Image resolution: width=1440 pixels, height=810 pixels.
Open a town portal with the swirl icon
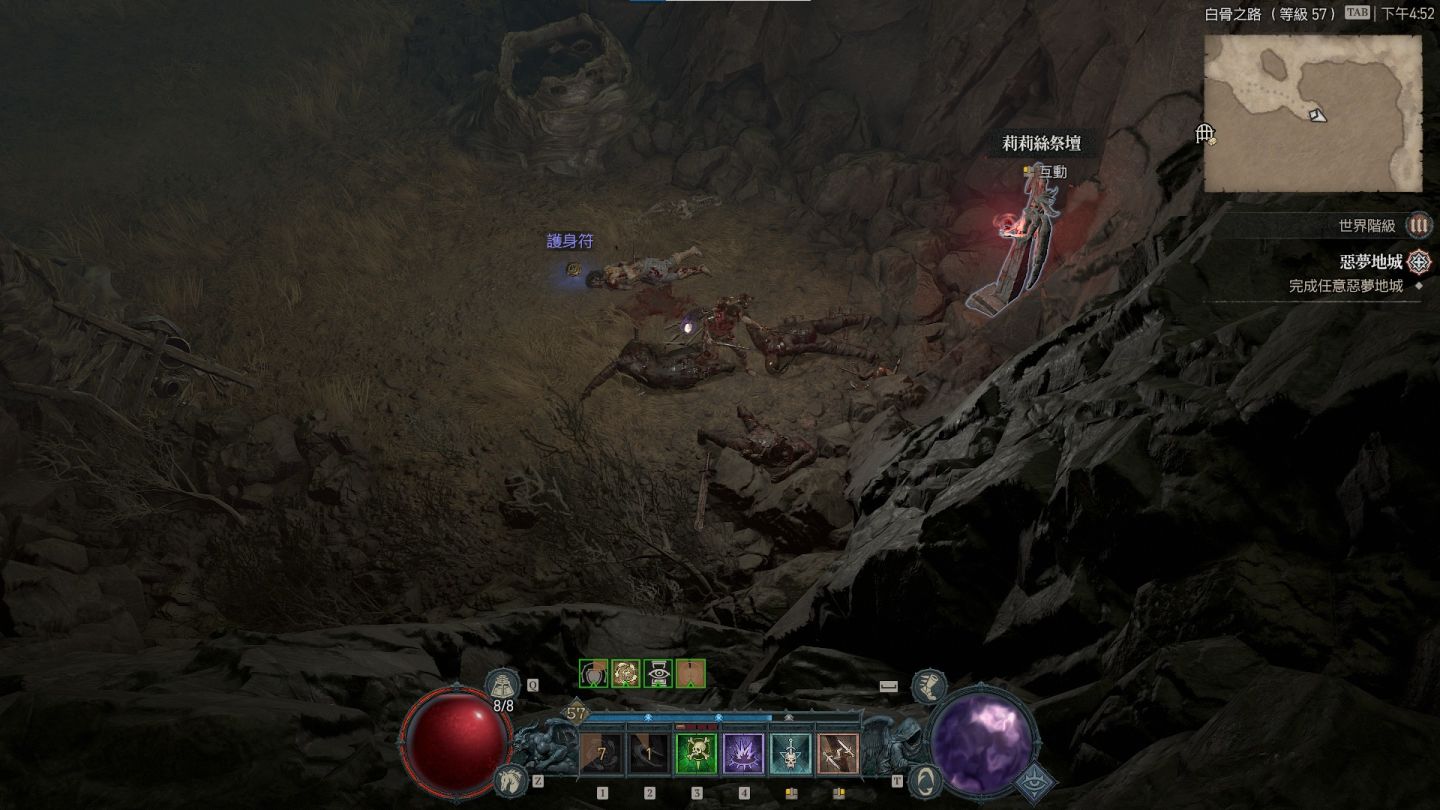[x=927, y=779]
